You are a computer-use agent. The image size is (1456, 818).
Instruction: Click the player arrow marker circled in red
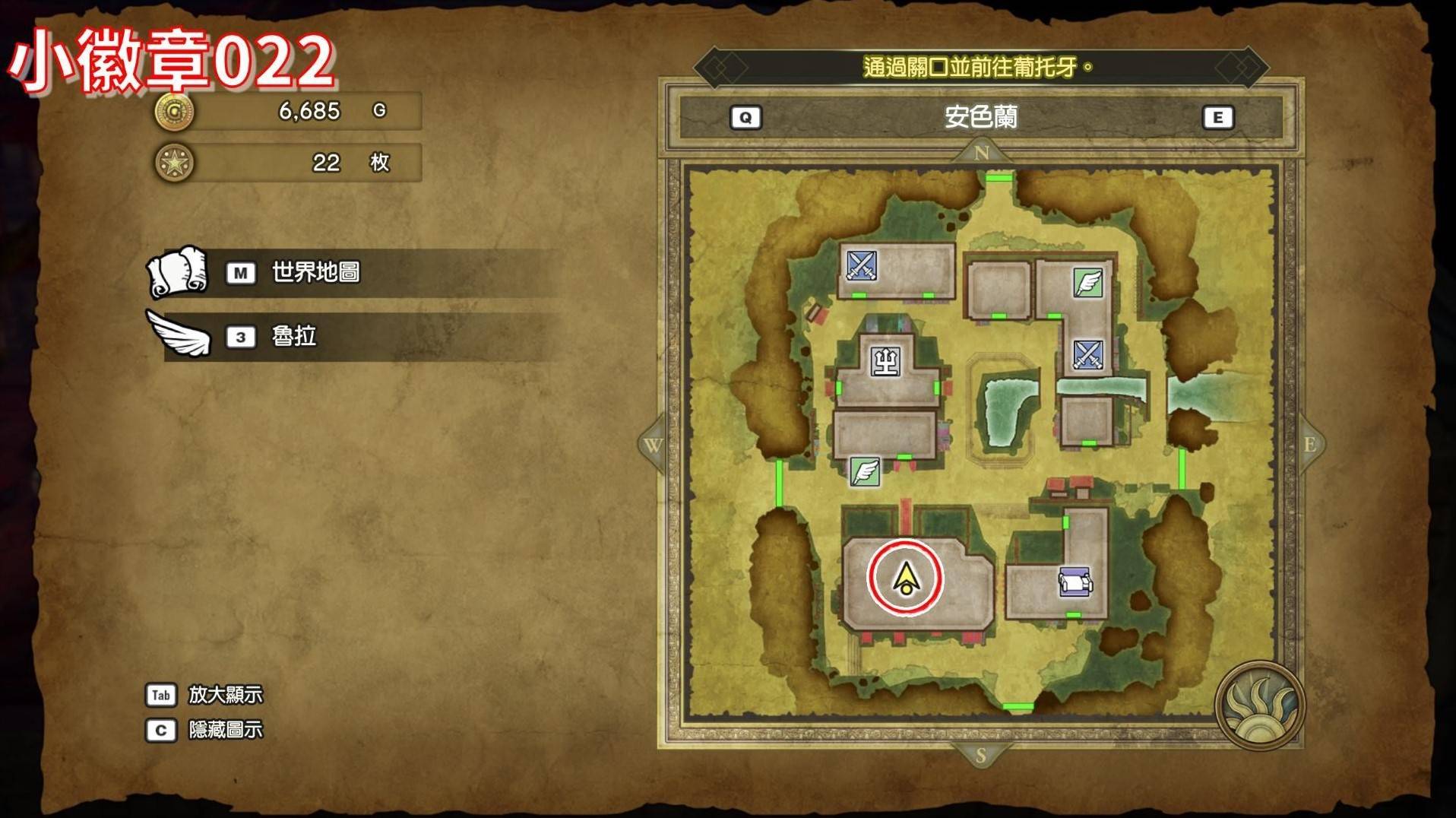905,579
